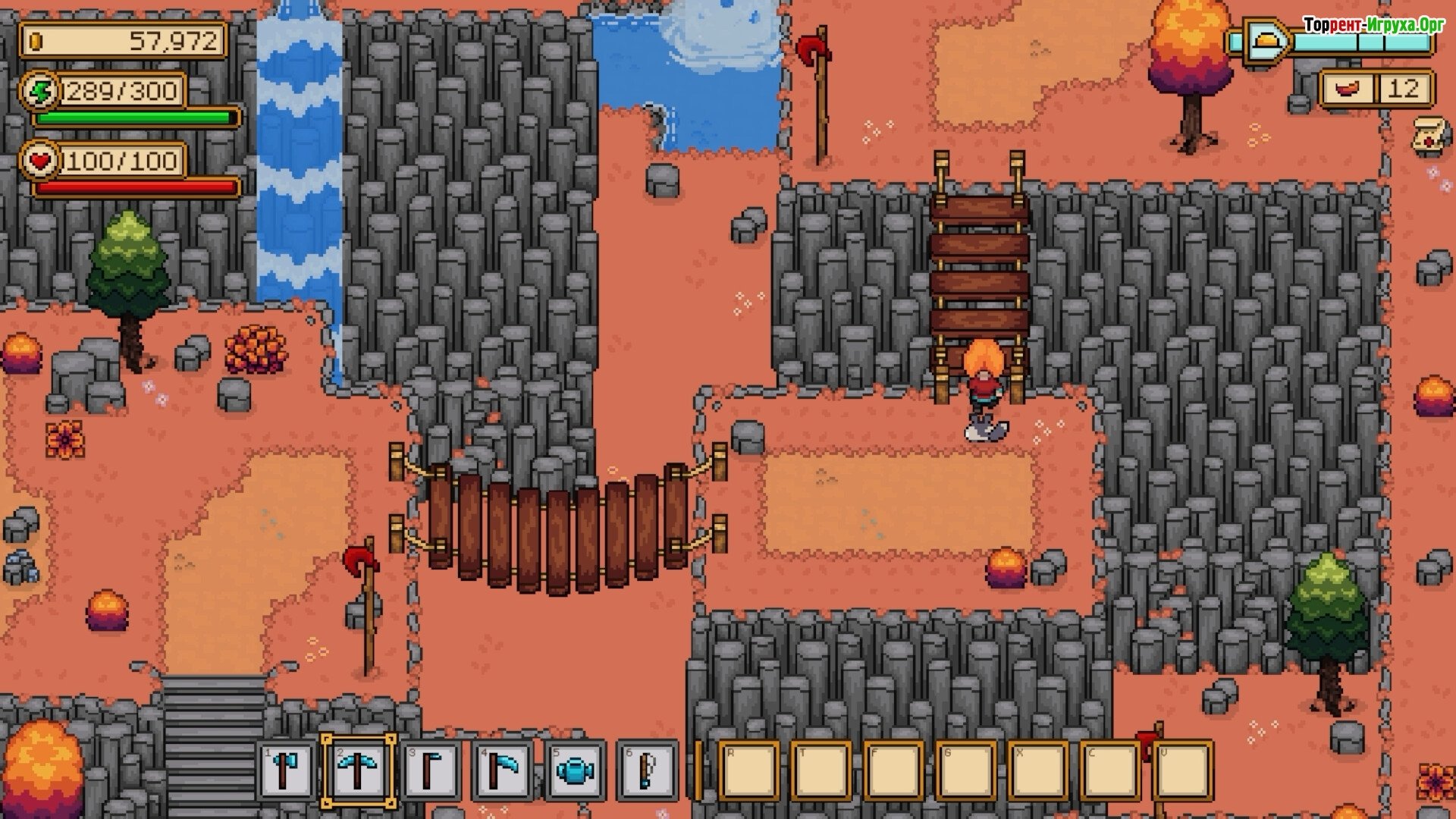Click the autumn leaf season icon
This screenshot has width=1456, height=819.
click(x=1348, y=89)
